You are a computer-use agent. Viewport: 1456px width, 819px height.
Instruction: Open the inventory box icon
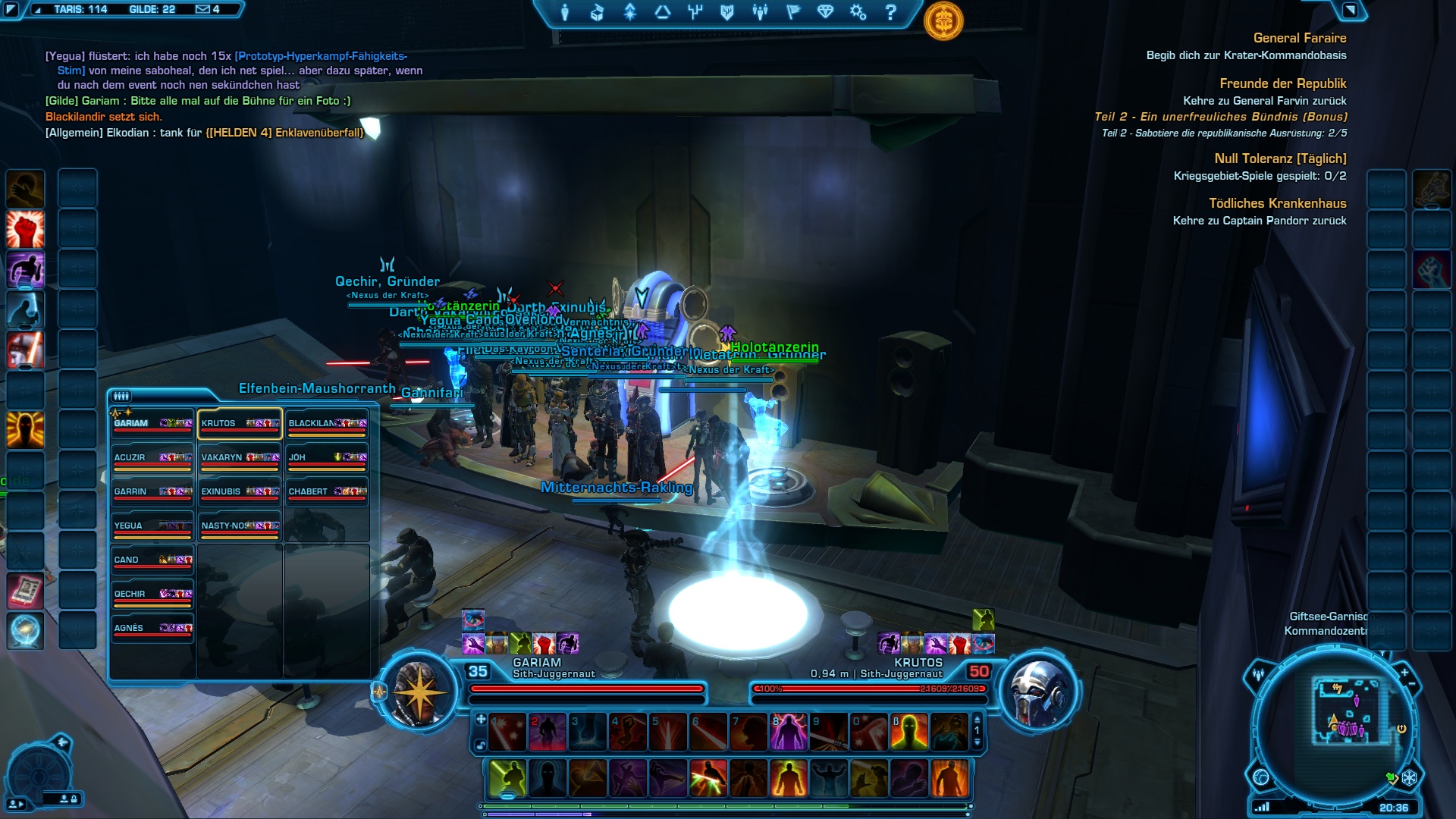click(x=598, y=12)
